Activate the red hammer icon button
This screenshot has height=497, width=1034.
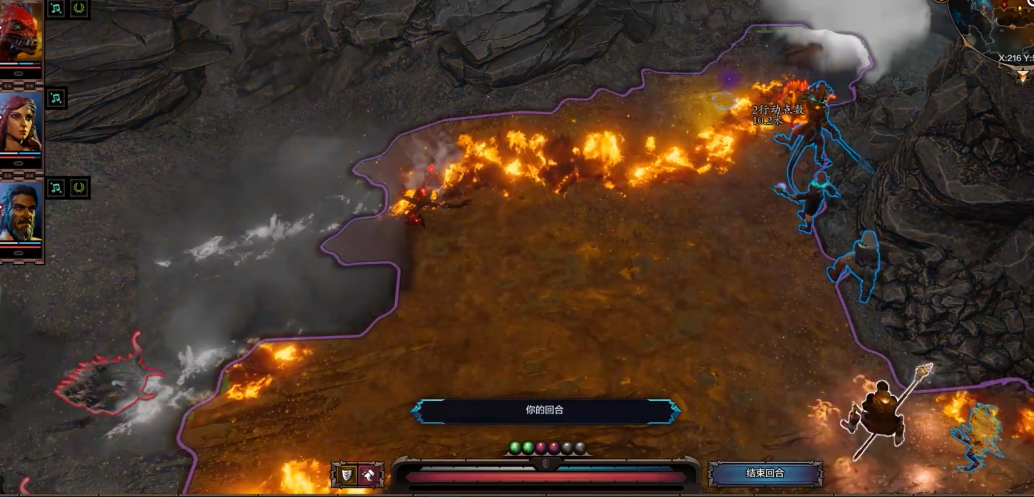click(x=370, y=475)
